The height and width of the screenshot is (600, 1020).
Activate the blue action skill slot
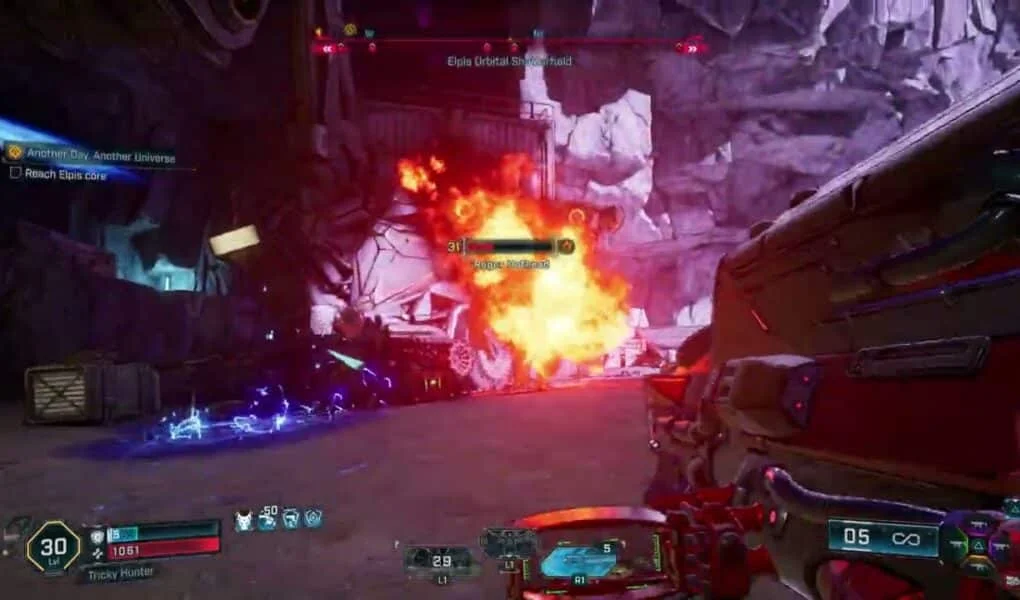tap(578, 560)
